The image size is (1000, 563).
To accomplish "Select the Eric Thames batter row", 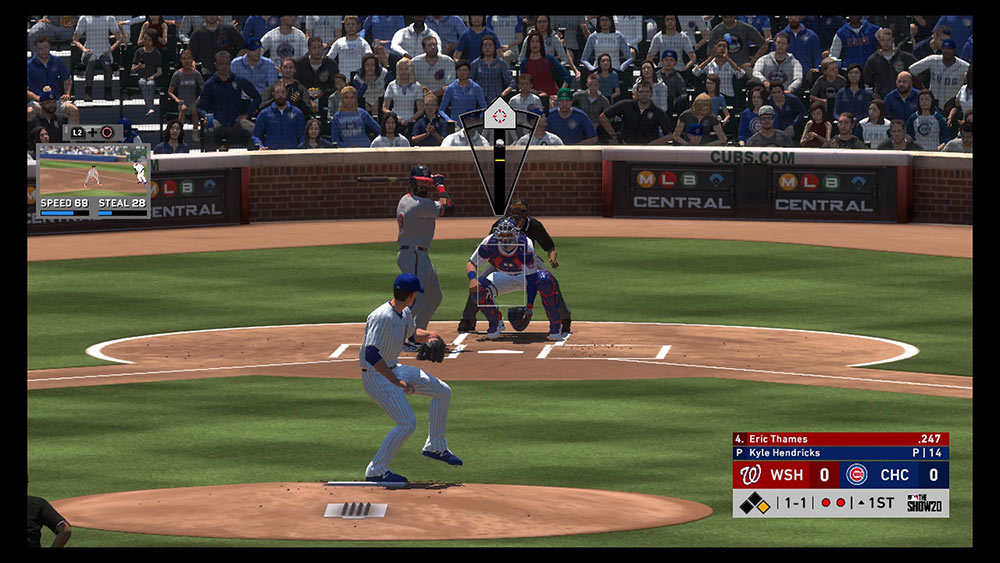I will coord(840,439).
